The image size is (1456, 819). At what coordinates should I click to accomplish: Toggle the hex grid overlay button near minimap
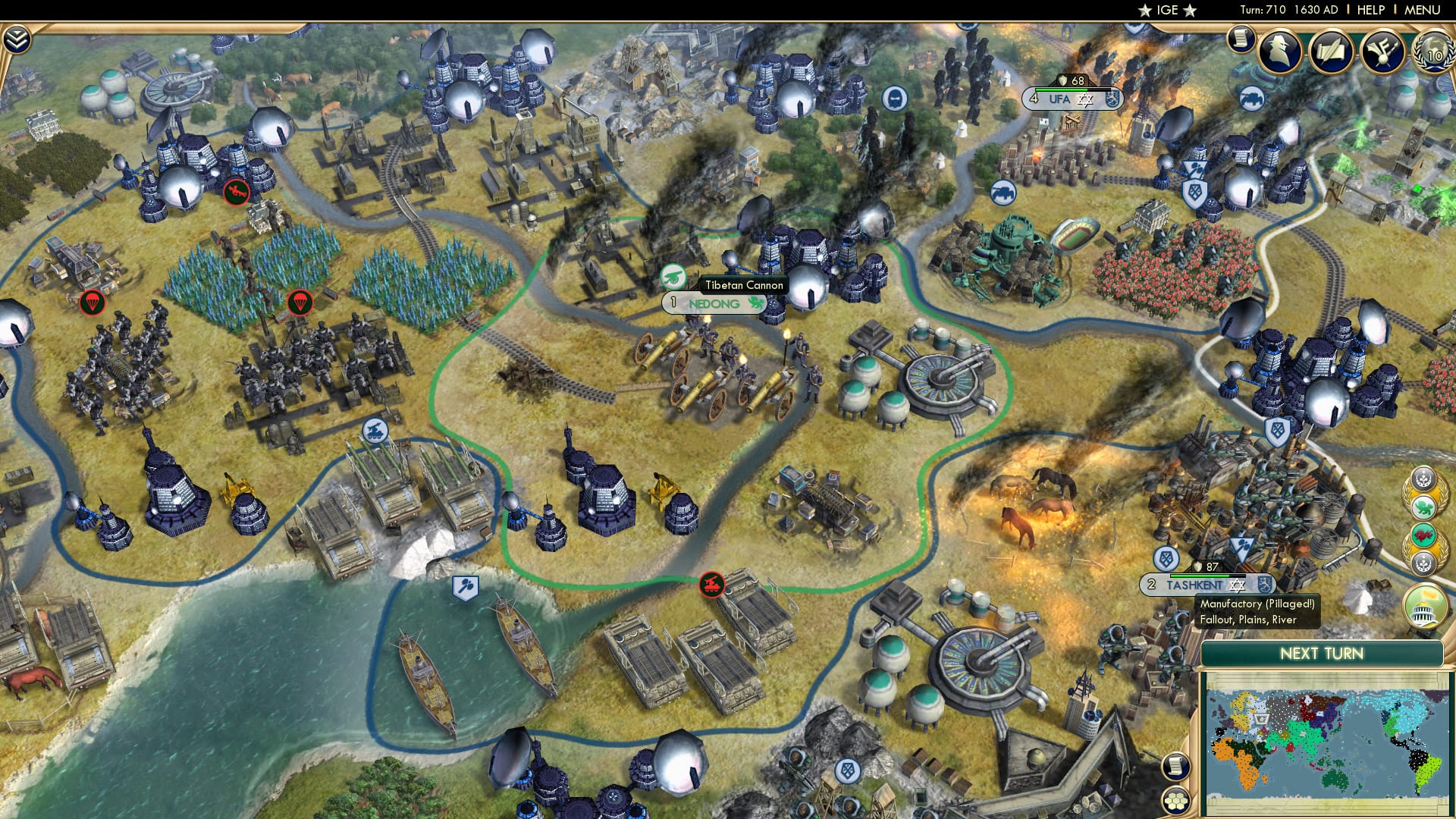click(x=1176, y=801)
